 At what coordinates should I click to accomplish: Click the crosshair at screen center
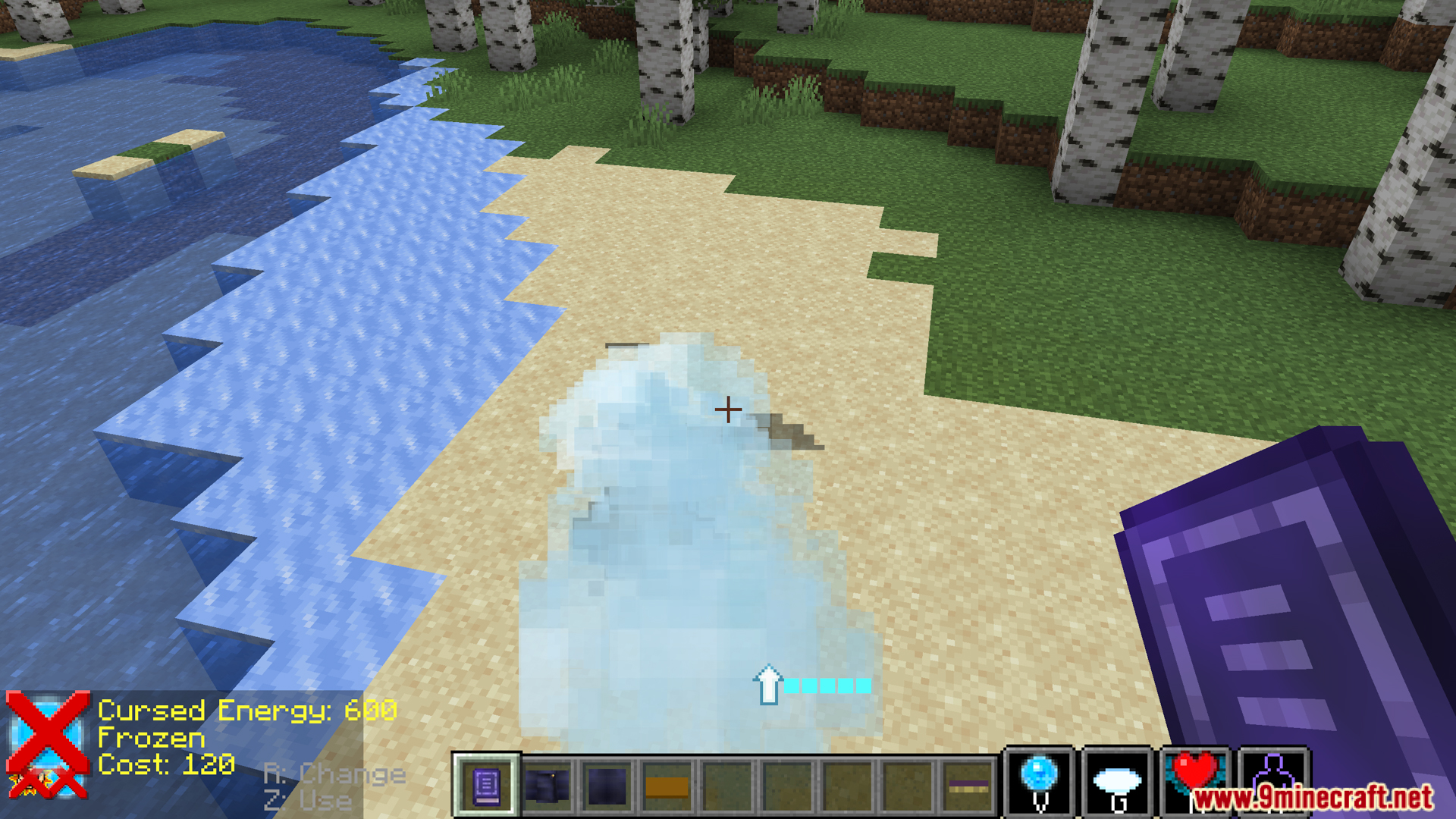tap(728, 409)
